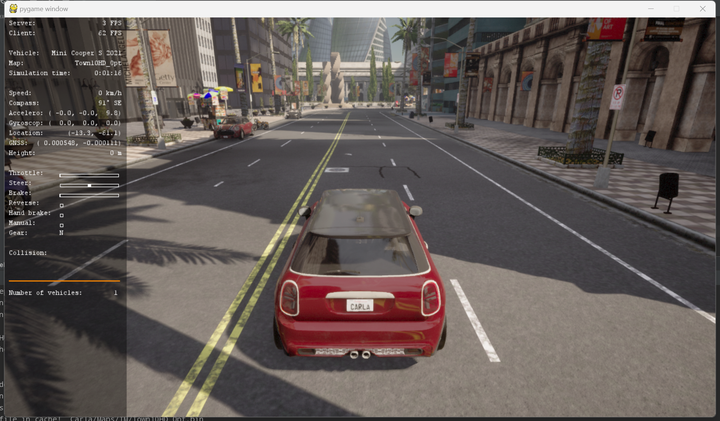Close the pygame window
The width and height of the screenshot is (720, 421).
[x=704, y=8]
